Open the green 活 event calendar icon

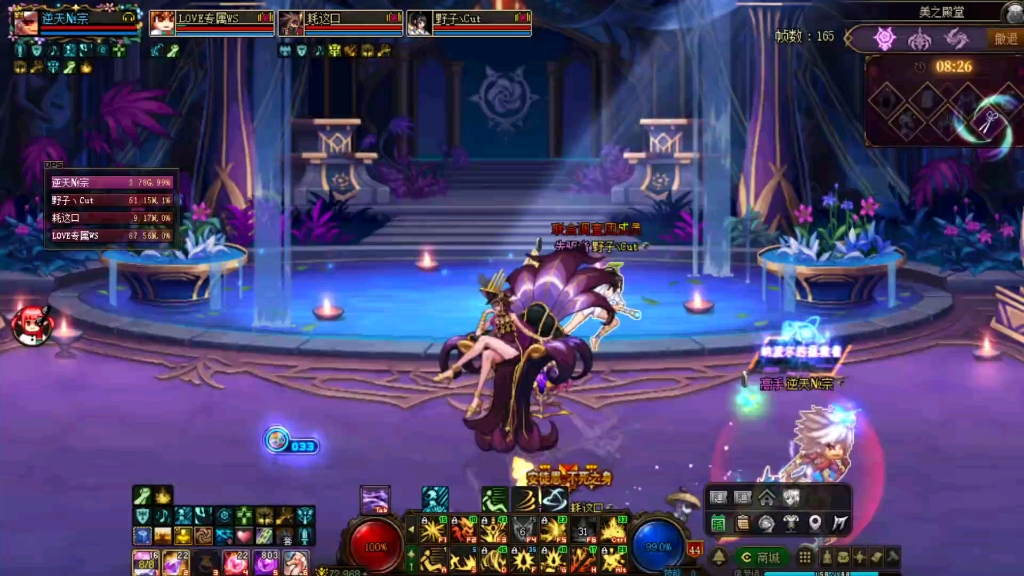coord(718,522)
